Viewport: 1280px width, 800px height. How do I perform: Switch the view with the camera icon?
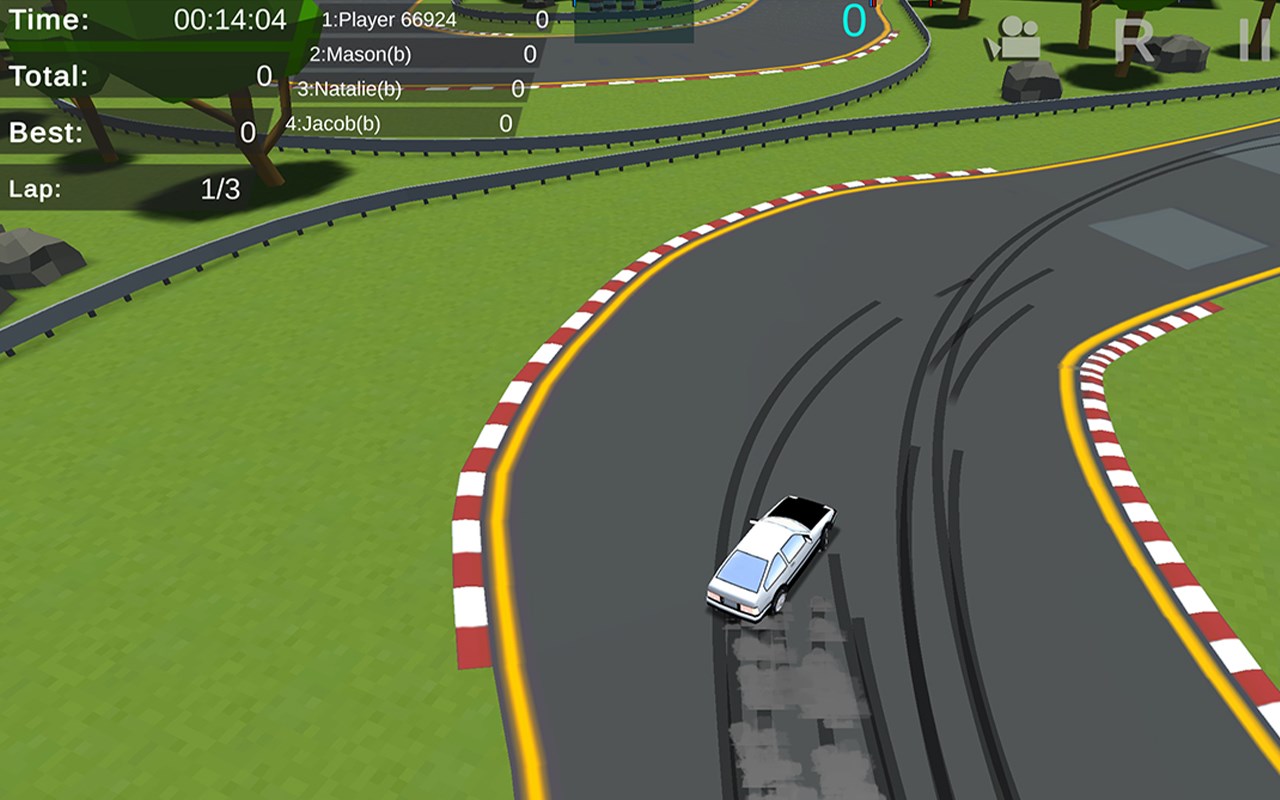1014,40
